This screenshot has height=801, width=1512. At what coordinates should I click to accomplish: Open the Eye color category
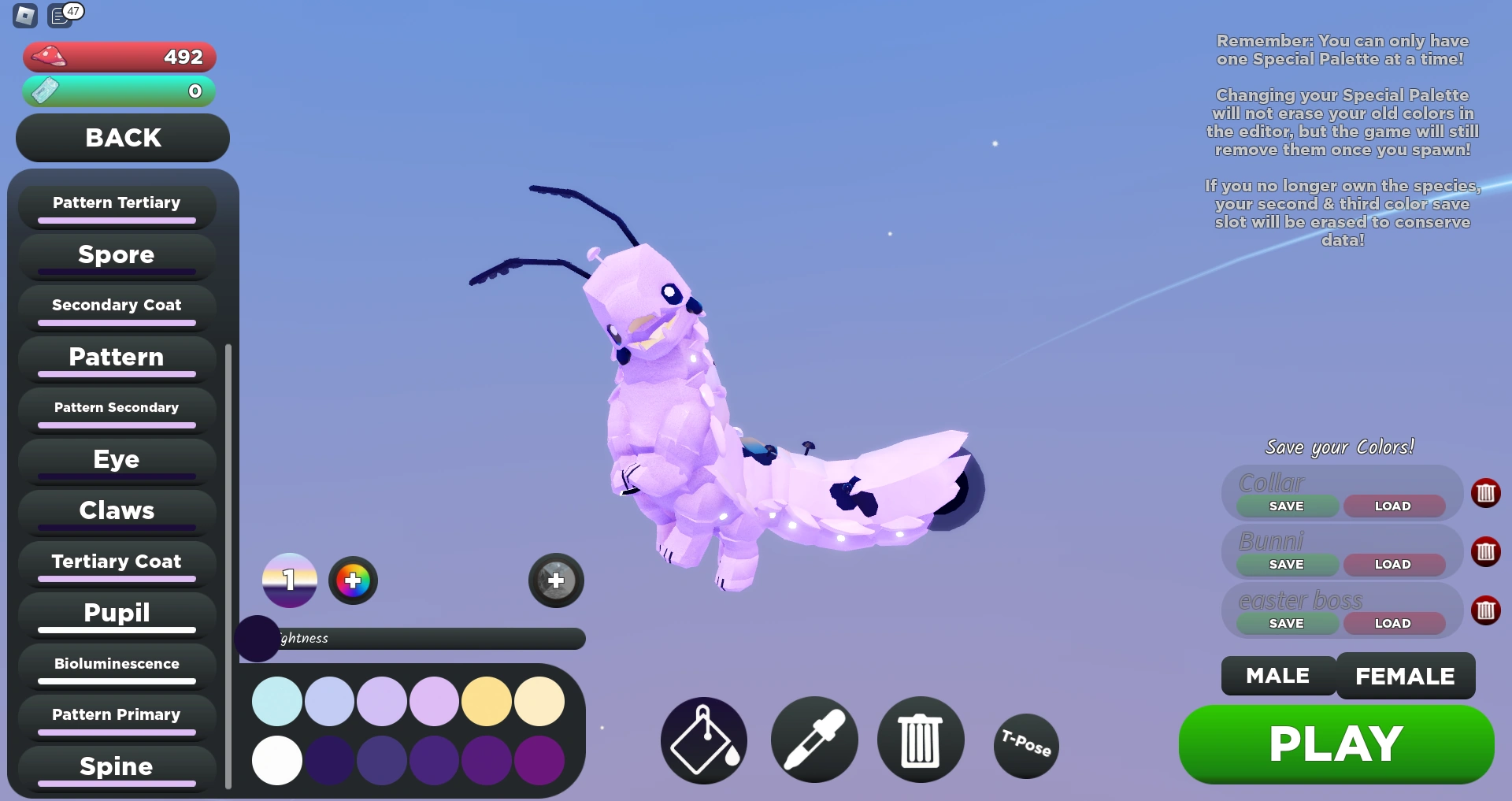coord(116,459)
